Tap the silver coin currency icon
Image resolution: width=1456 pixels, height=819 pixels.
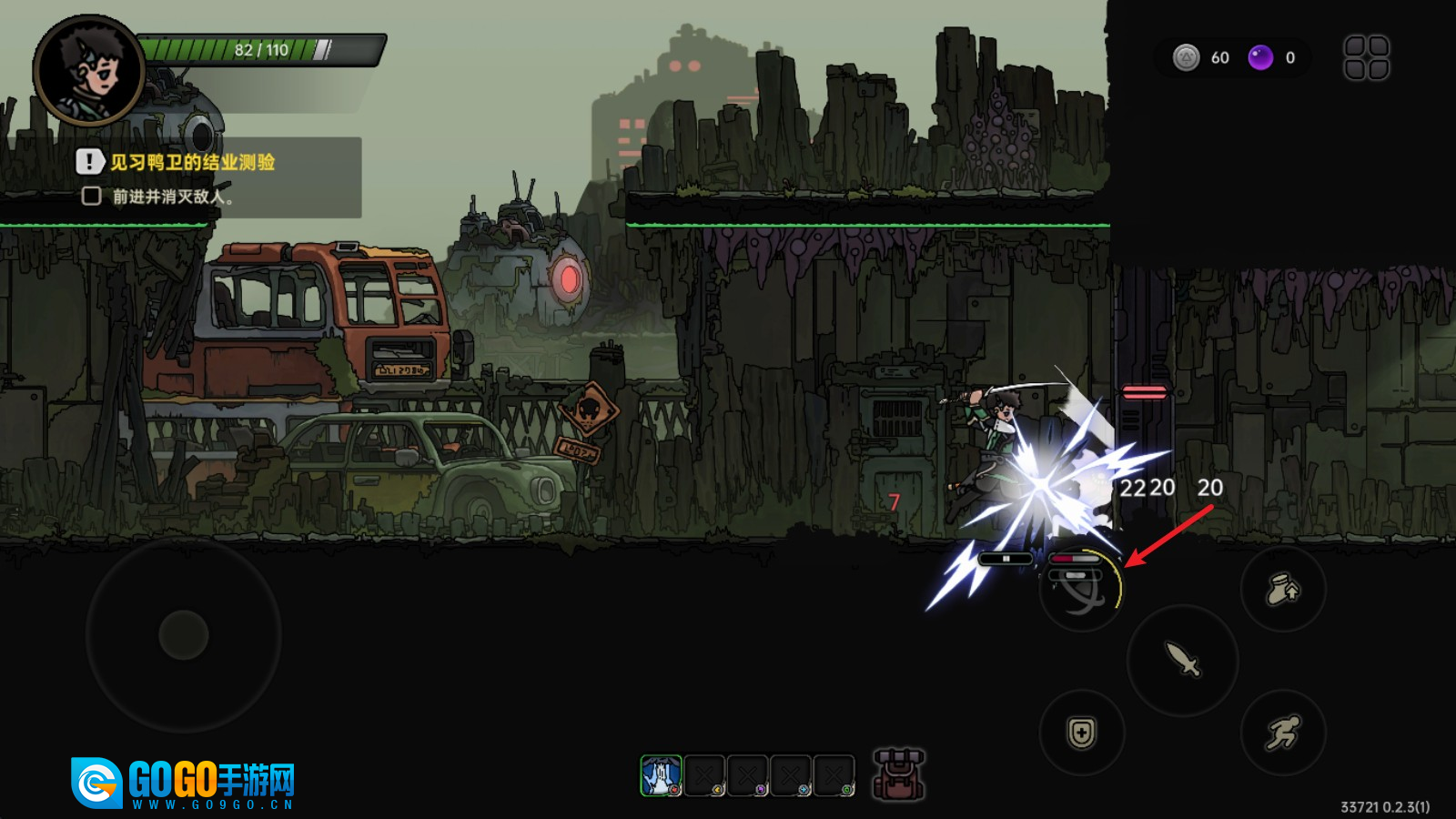(x=1186, y=57)
